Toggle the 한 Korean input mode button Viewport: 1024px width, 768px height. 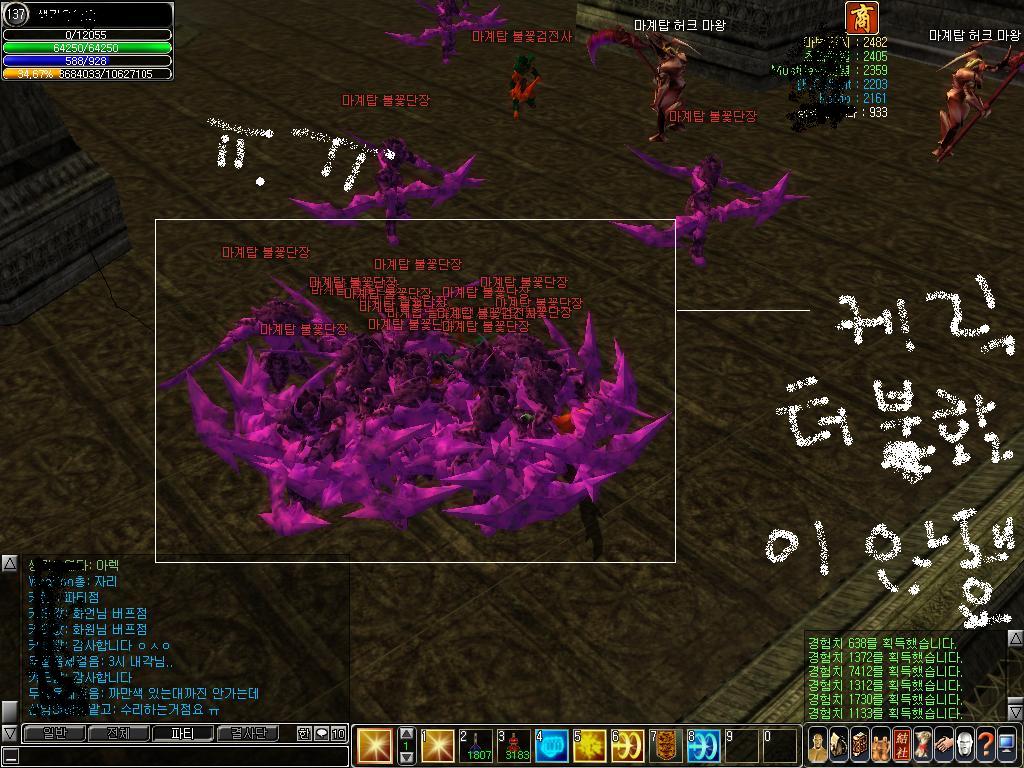point(304,734)
